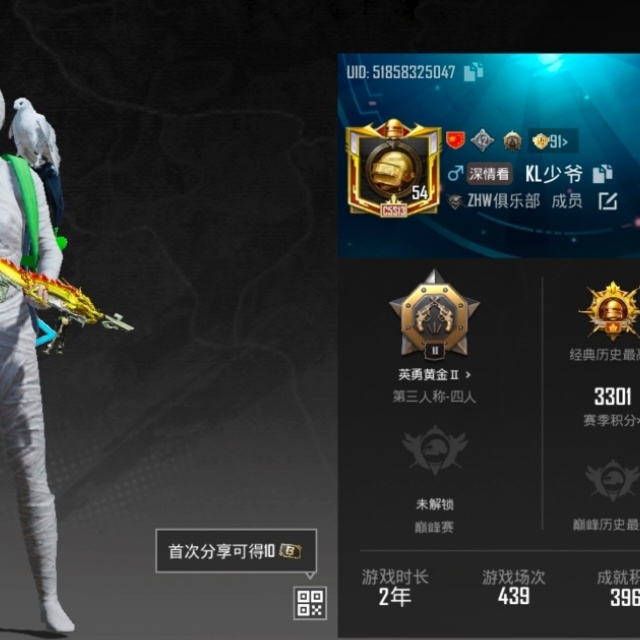Copy the nickname KL少爷
This screenshot has width=640, height=640.
click(x=602, y=174)
